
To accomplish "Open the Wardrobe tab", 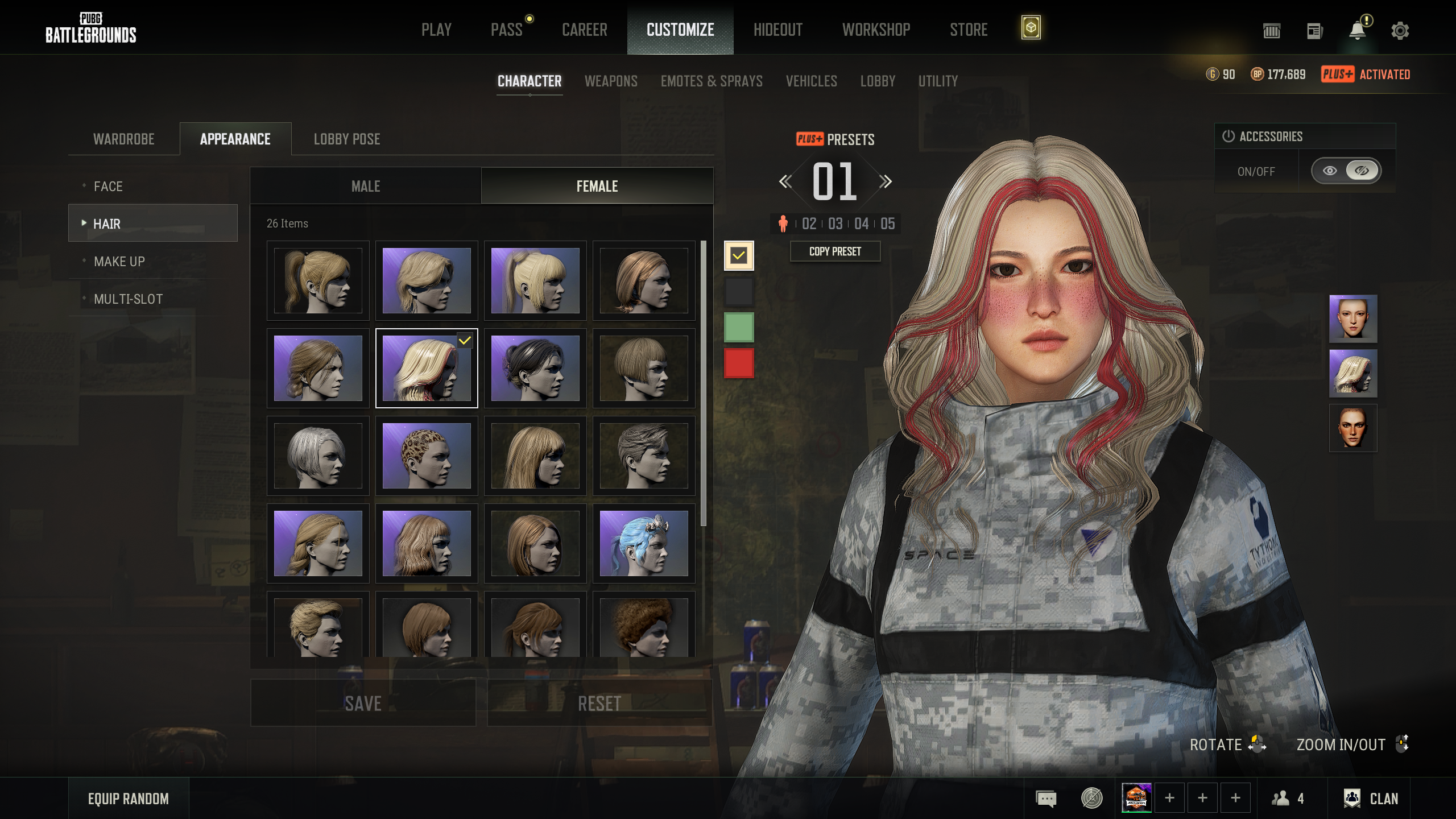I will 124,139.
